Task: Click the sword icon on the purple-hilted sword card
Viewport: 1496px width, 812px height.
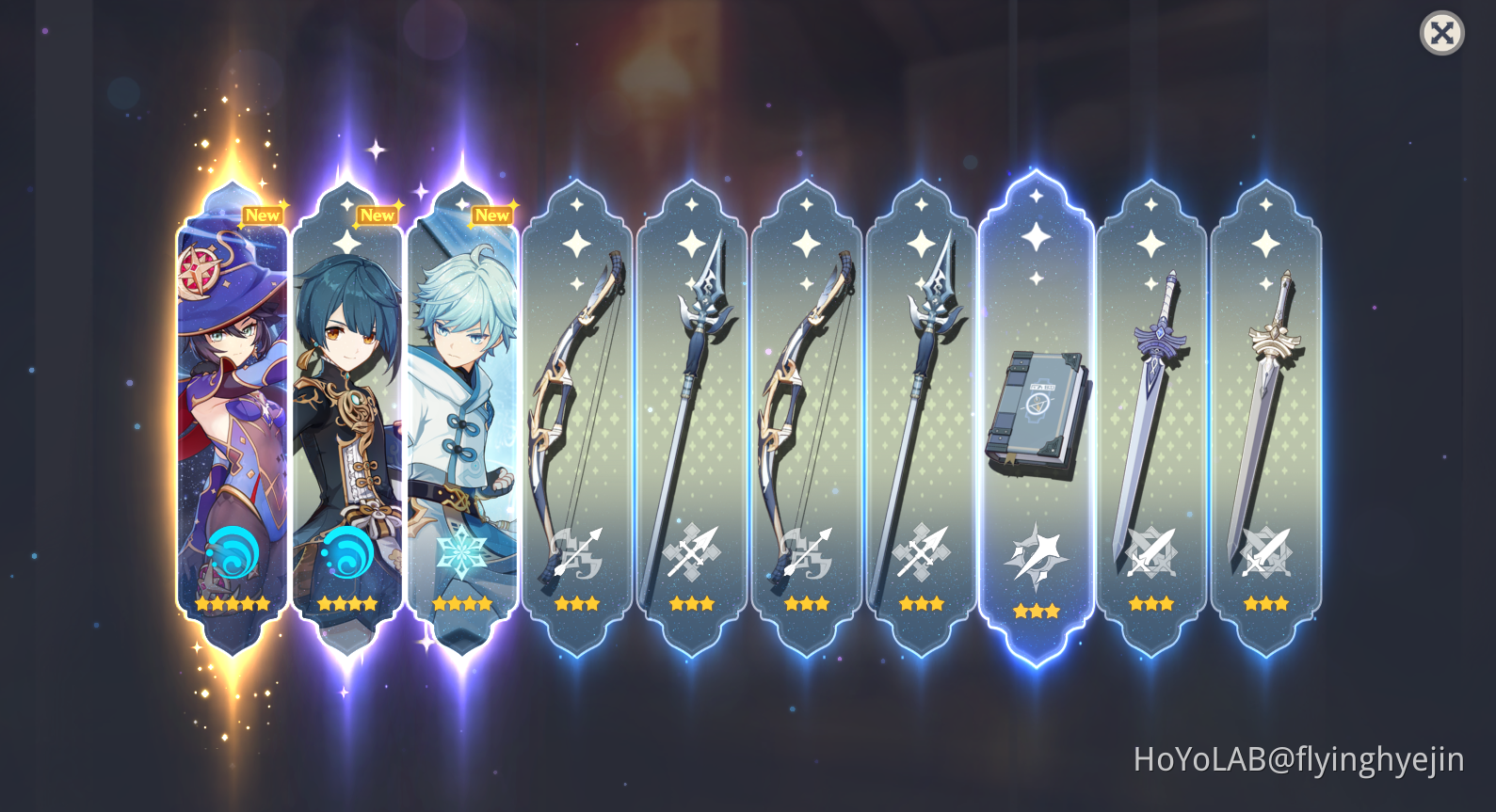Action: pos(1152,552)
